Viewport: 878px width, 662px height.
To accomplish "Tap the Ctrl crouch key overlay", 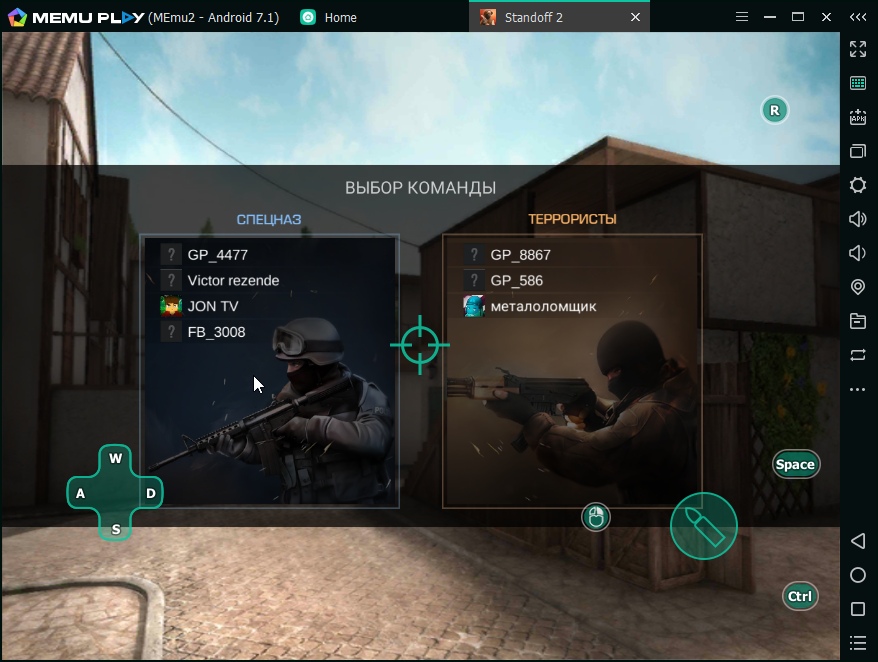I will point(799,596).
